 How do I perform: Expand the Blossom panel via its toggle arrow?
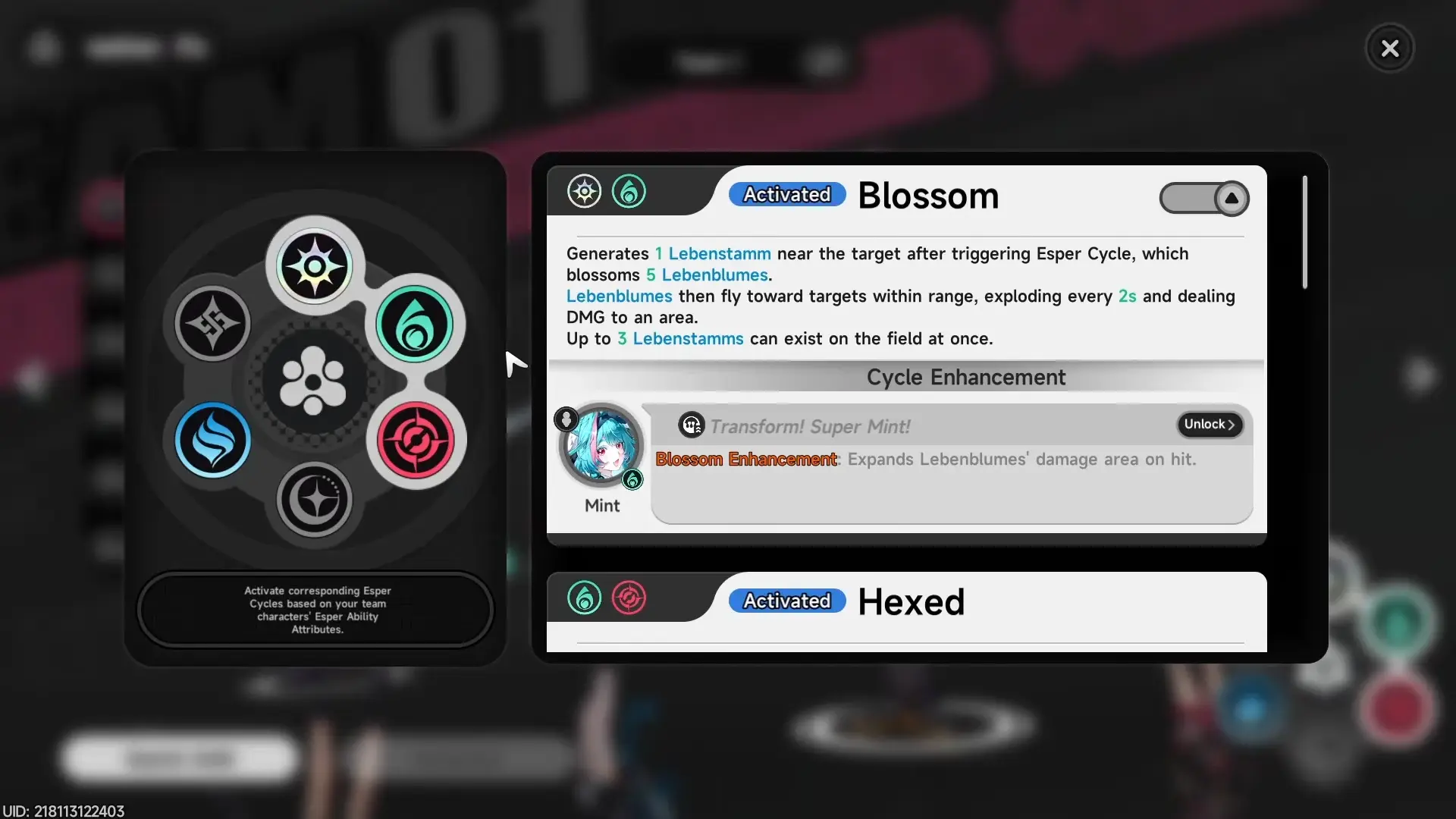1232,199
